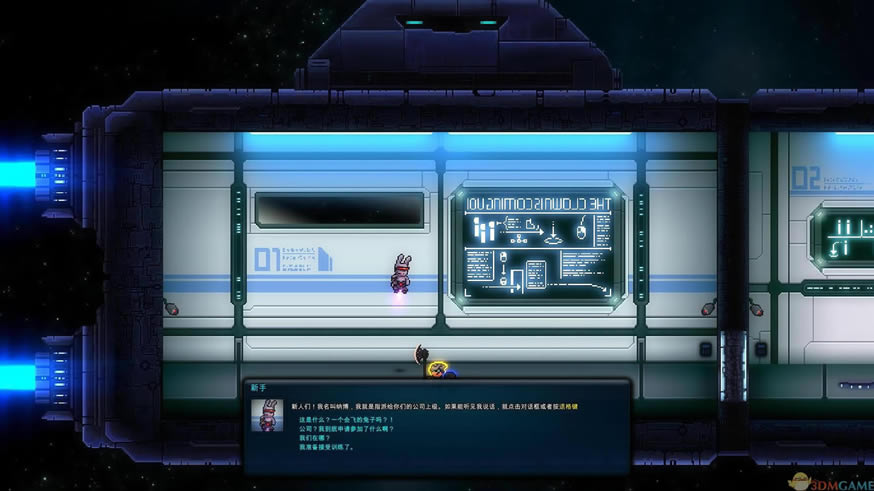Ask "我们在哪？" in the dialogue

314,438
